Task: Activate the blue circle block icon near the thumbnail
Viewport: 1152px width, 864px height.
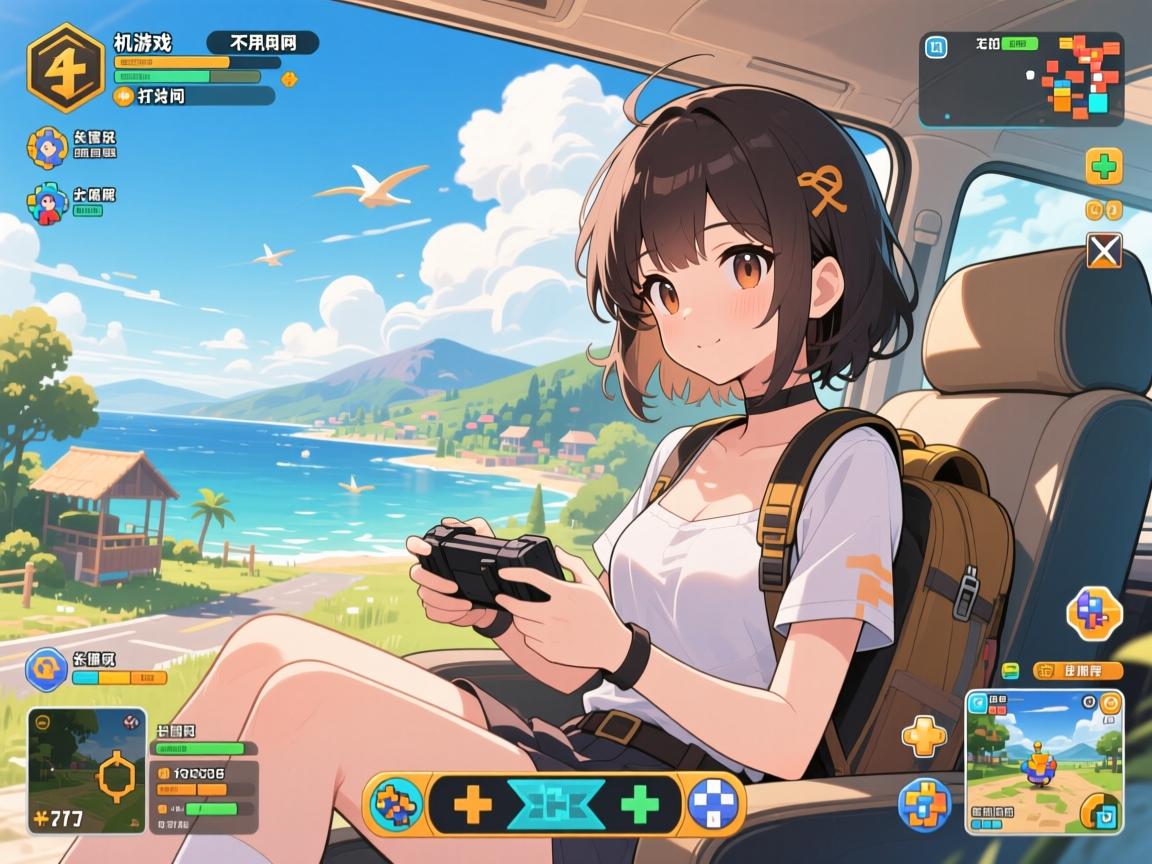Action: 922,804
